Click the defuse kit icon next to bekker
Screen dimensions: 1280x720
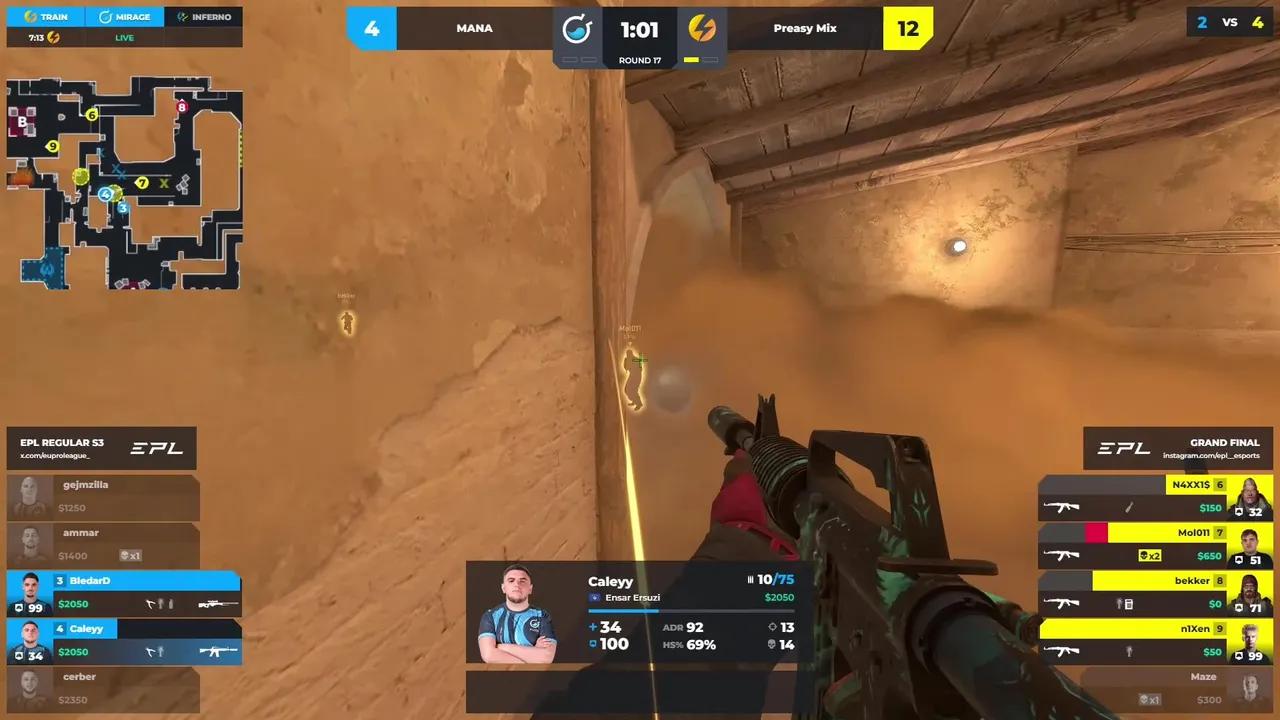coord(1131,603)
